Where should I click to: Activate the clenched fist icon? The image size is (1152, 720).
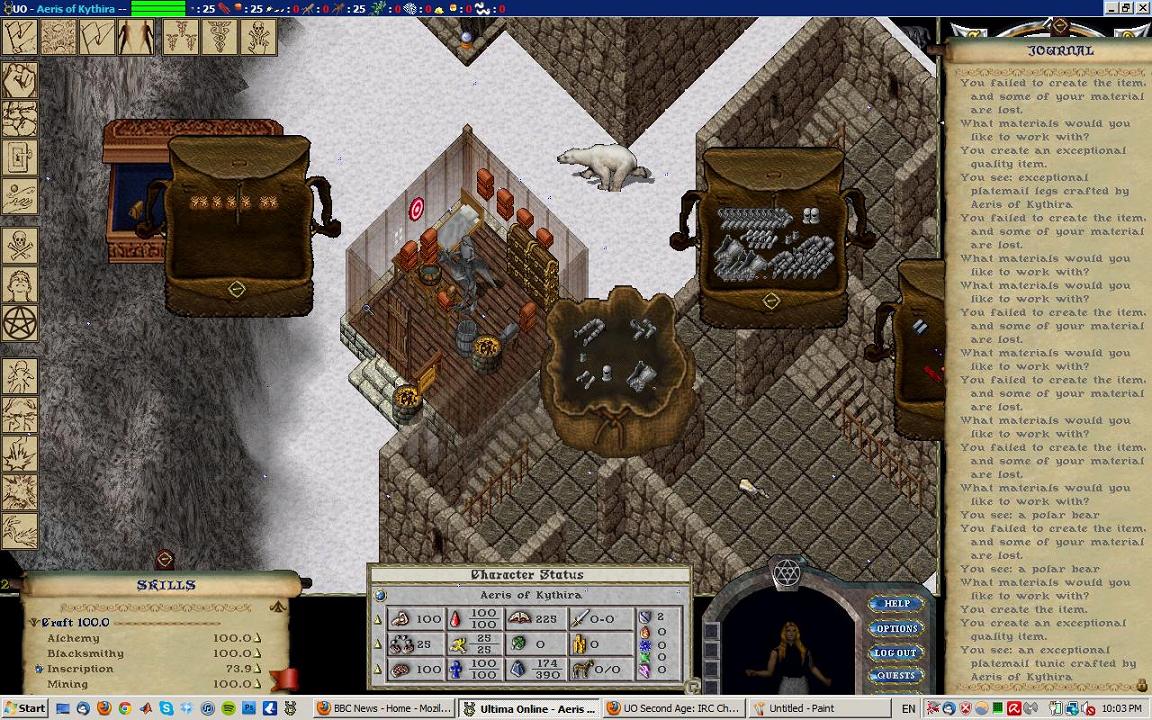pyautogui.click(x=19, y=80)
